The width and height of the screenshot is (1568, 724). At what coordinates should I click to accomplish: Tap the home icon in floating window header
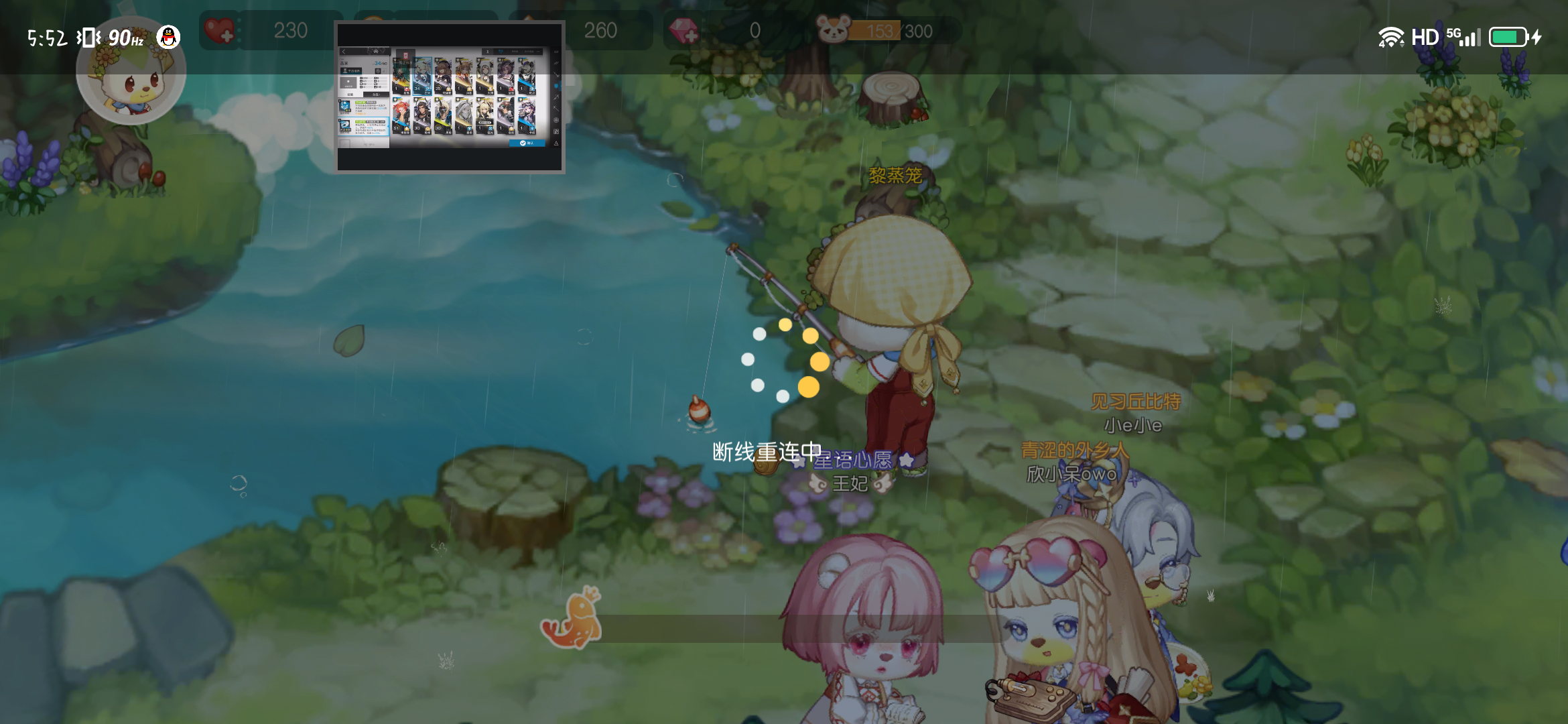377,52
